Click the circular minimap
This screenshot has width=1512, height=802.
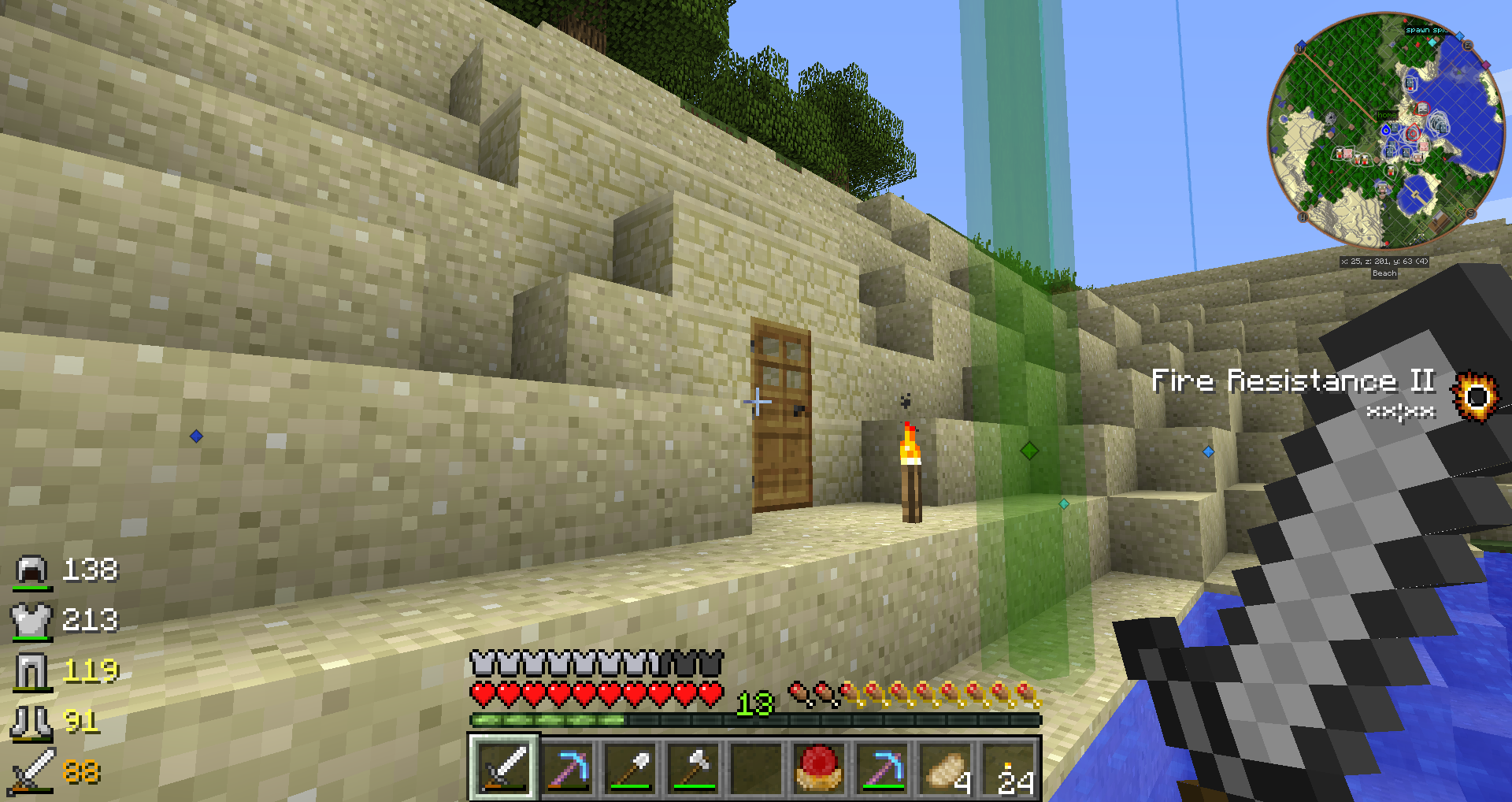(x=1385, y=131)
